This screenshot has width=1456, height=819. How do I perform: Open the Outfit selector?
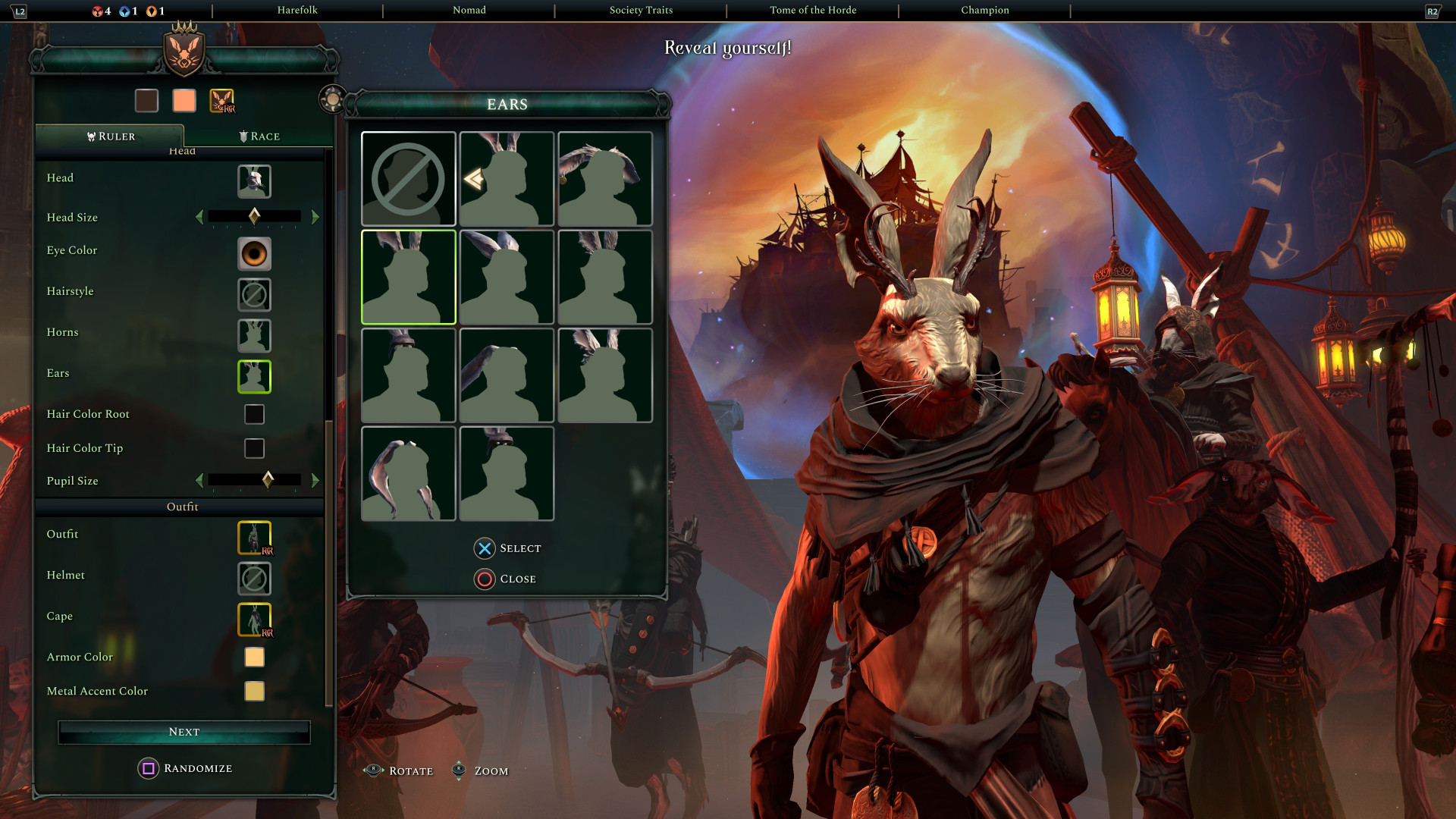[254, 538]
